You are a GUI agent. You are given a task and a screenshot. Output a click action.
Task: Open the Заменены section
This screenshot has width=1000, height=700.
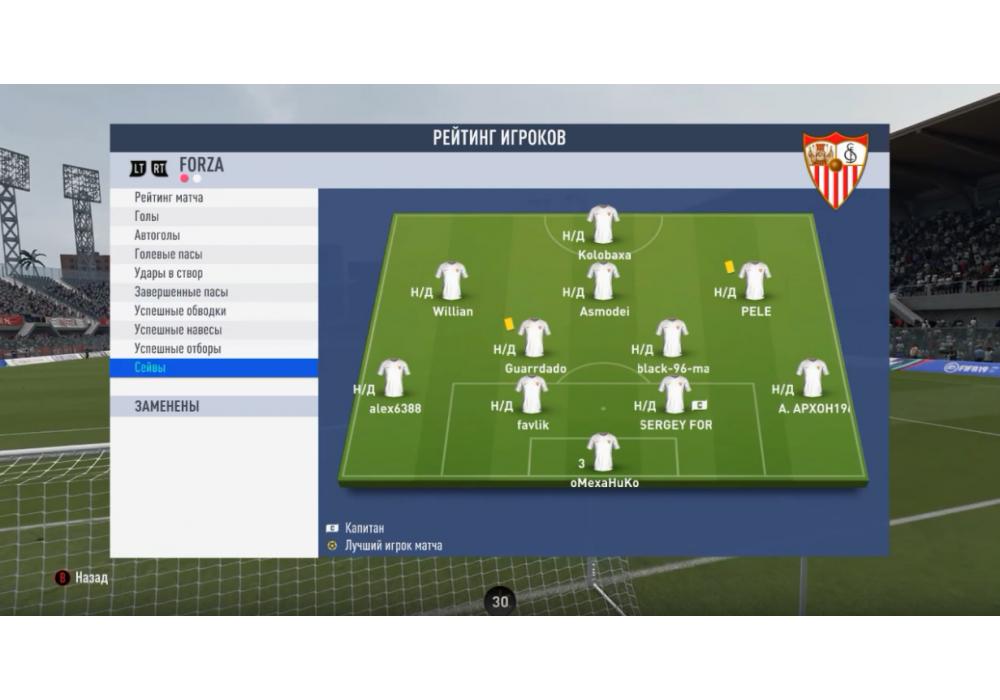click(x=167, y=407)
